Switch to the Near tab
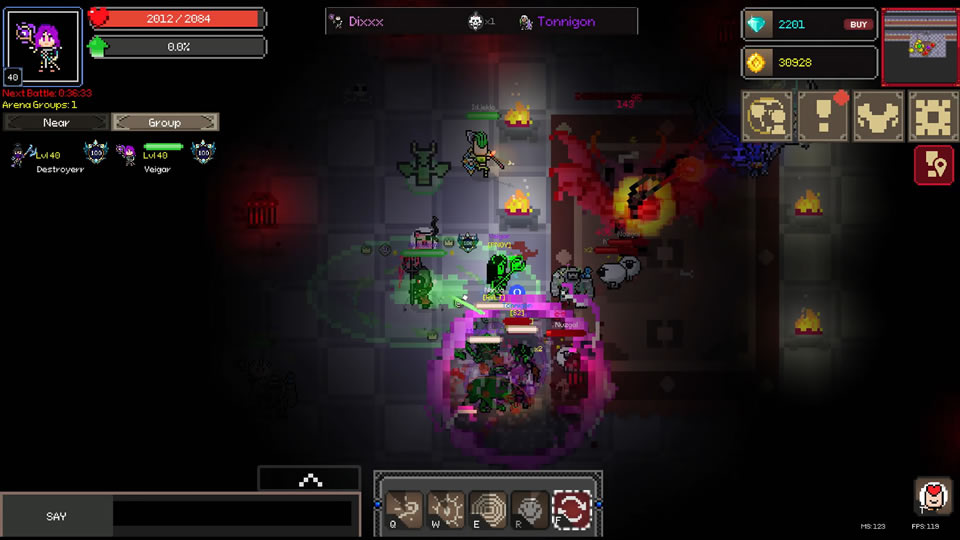 (56, 122)
